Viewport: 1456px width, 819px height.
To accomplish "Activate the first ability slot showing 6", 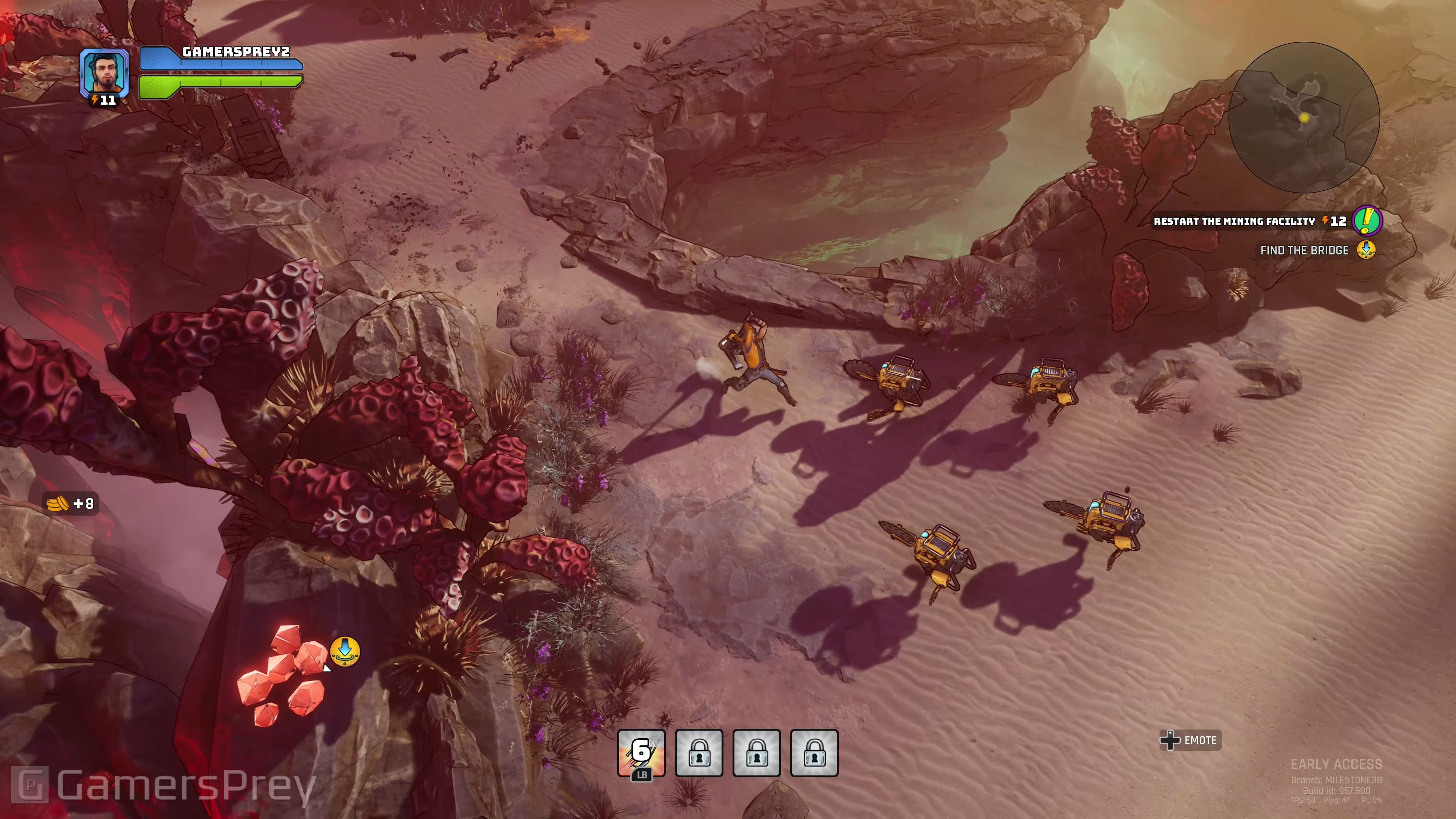I will coord(641,752).
